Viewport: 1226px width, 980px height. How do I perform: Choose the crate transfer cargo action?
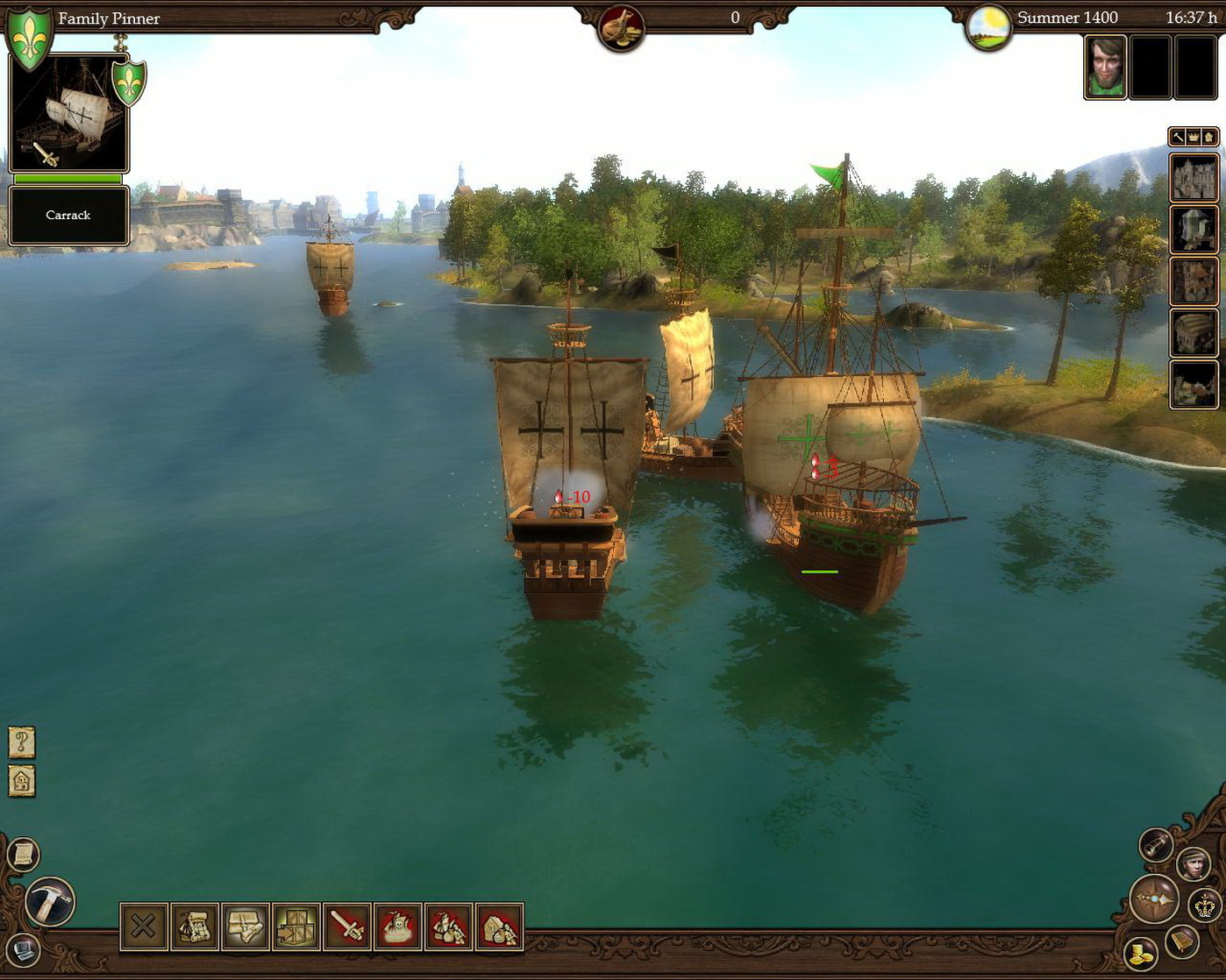(x=296, y=927)
